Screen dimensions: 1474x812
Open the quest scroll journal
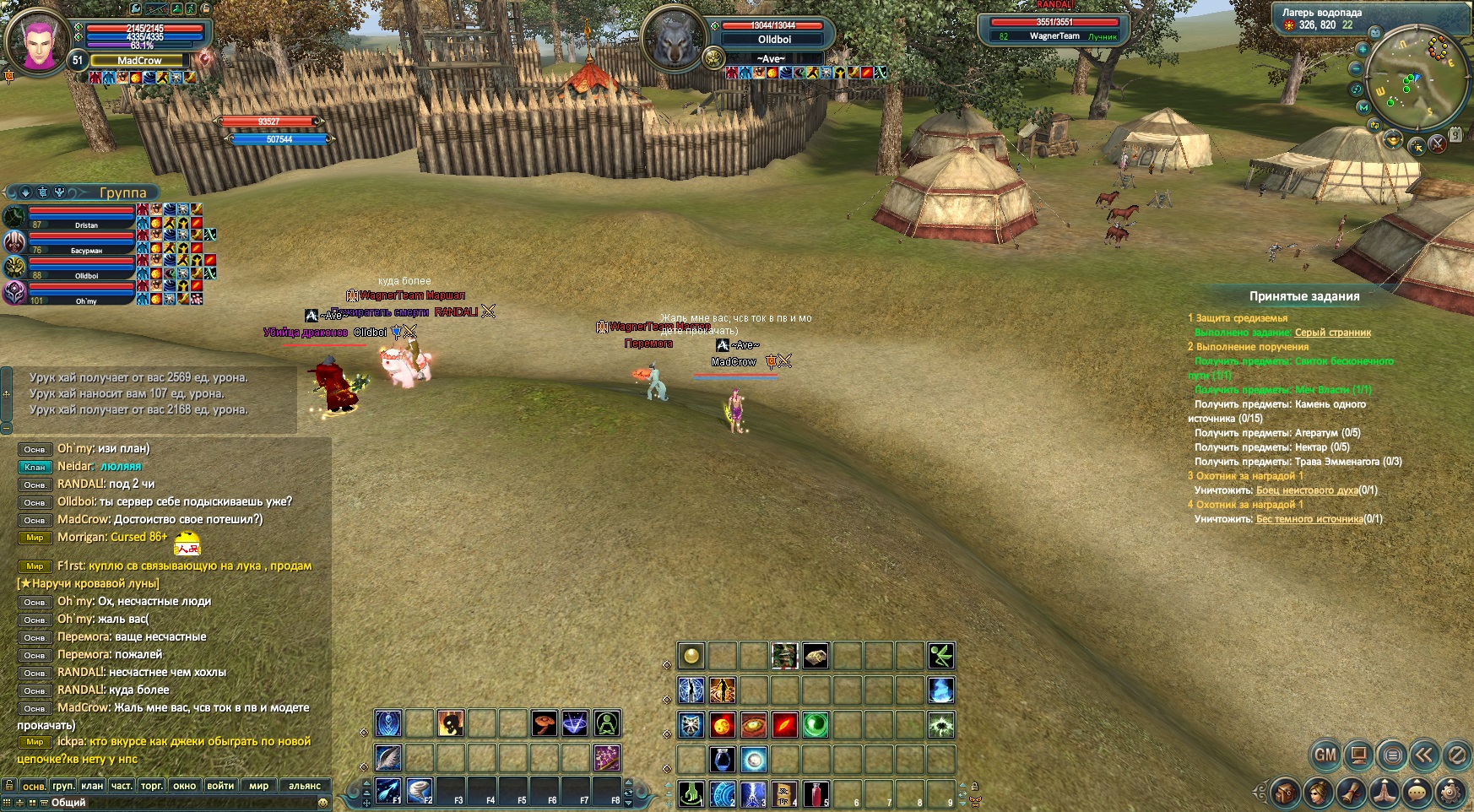tap(1352, 793)
